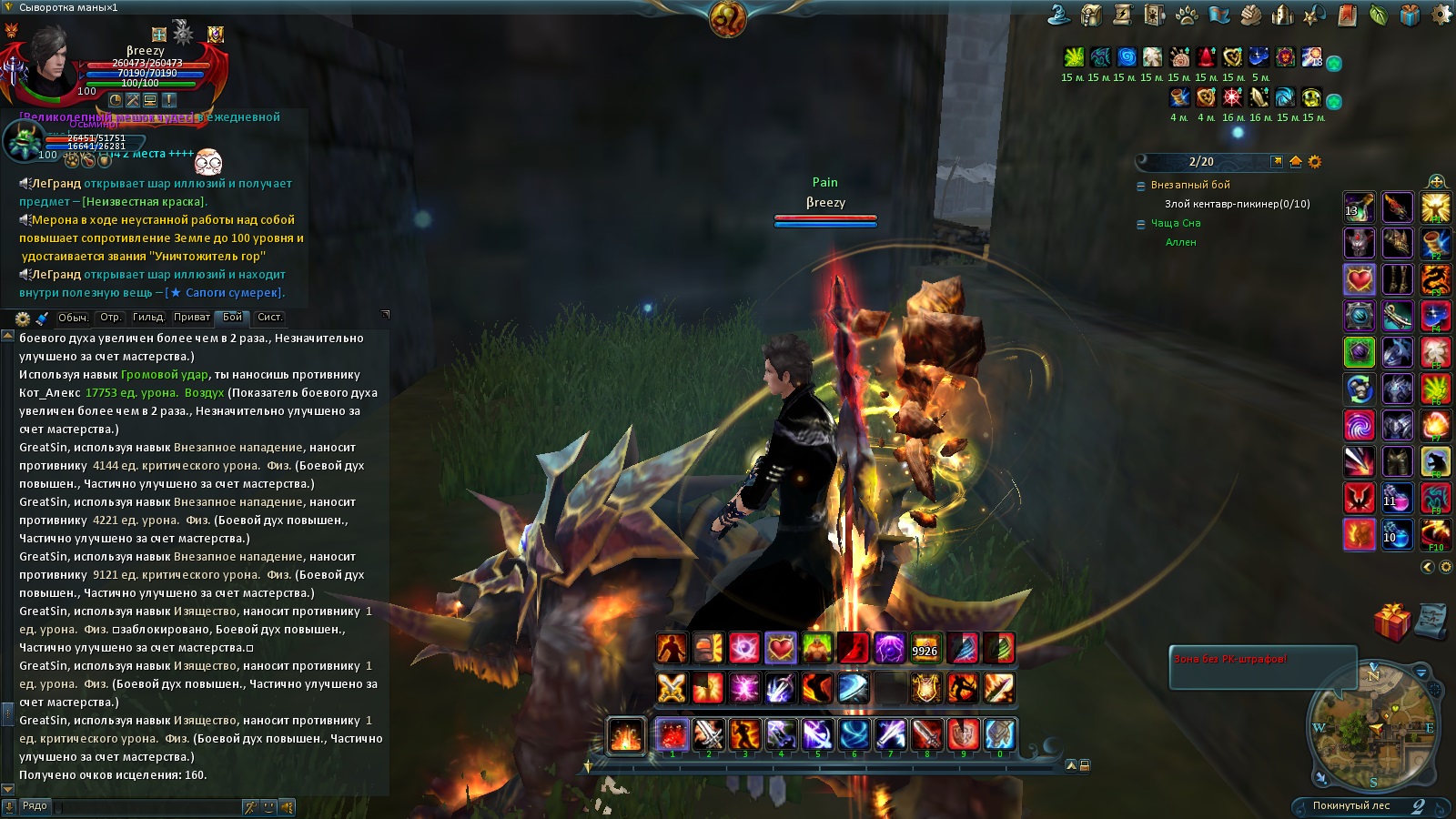Switch to the Гильд. chat tab
1456x819 pixels.
coord(148,318)
